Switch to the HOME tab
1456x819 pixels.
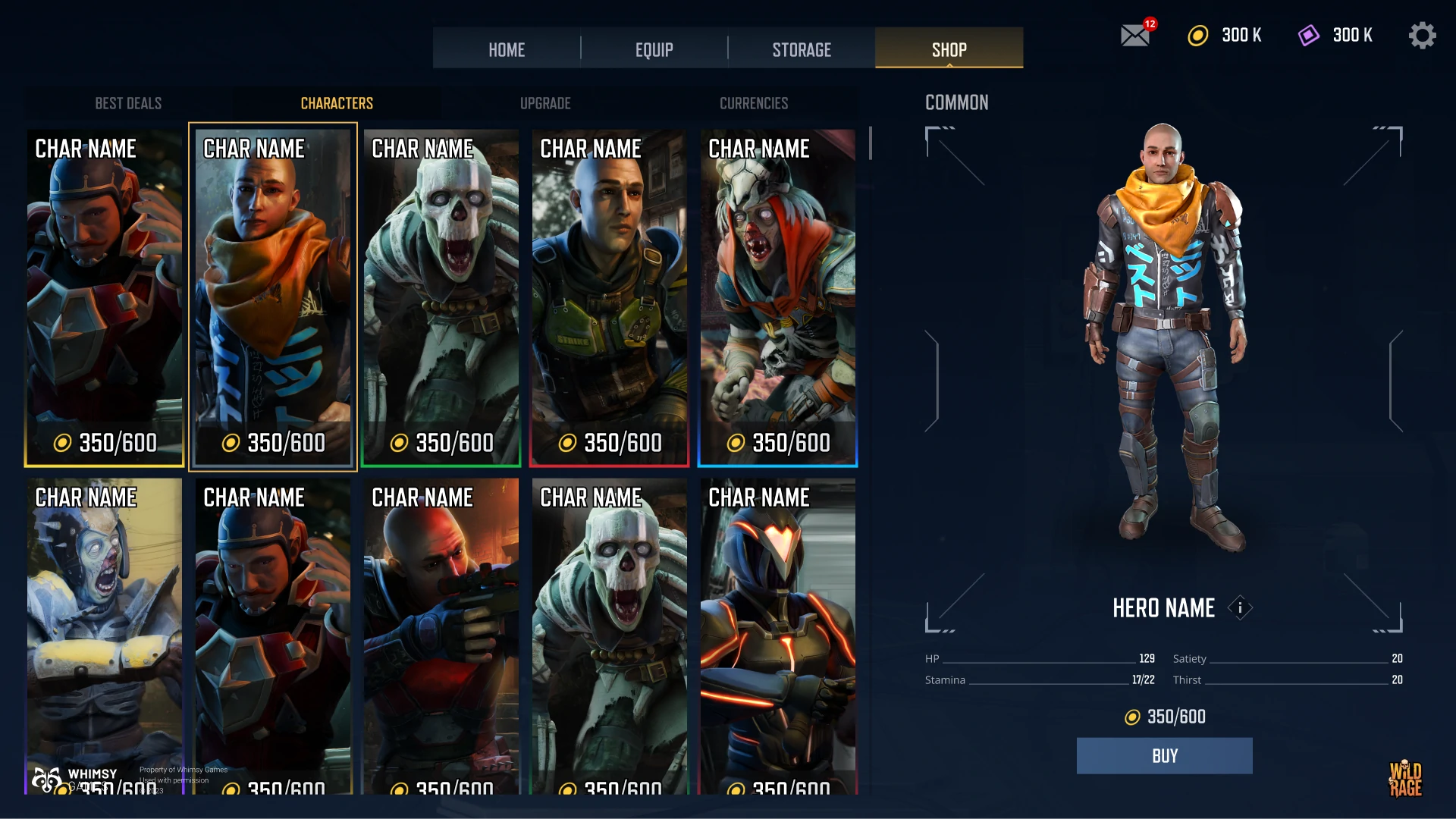pyautogui.click(x=507, y=49)
